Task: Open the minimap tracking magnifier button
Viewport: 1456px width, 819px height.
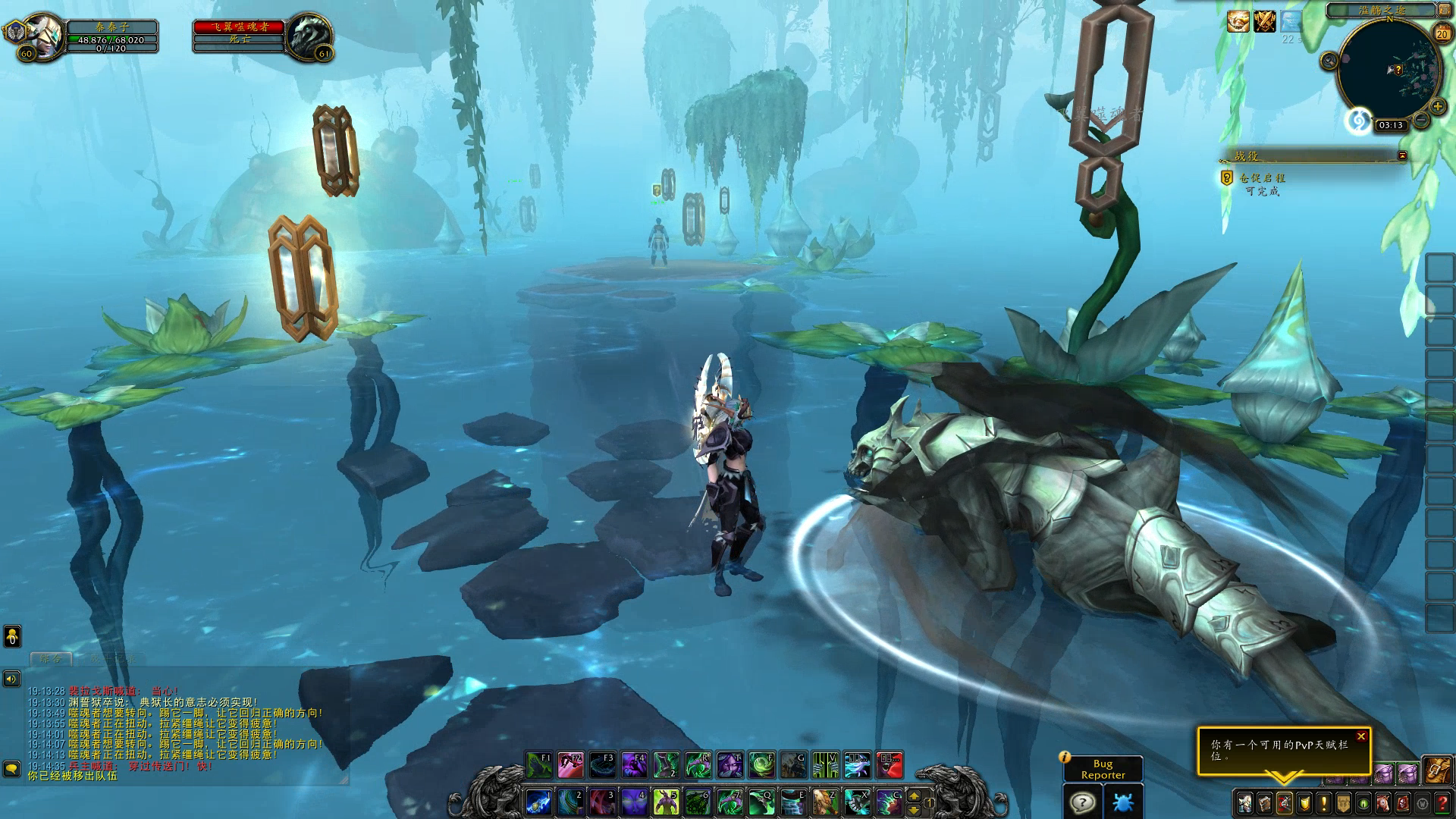Action: coord(1329,61)
